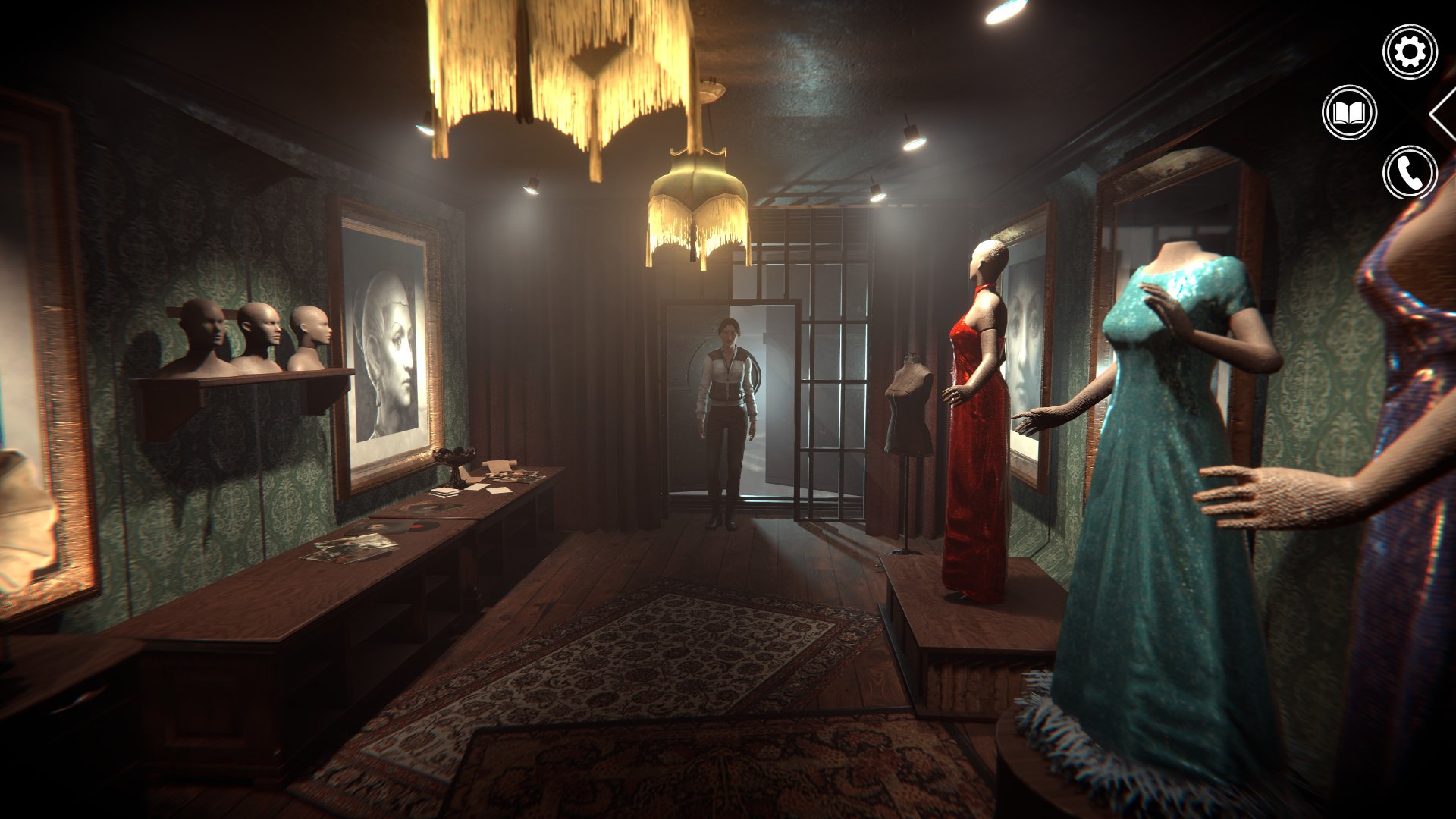This screenshot has height=819, width=1456.
Task: Expand the side panel arrow
Action: (x=1442, y=114)
